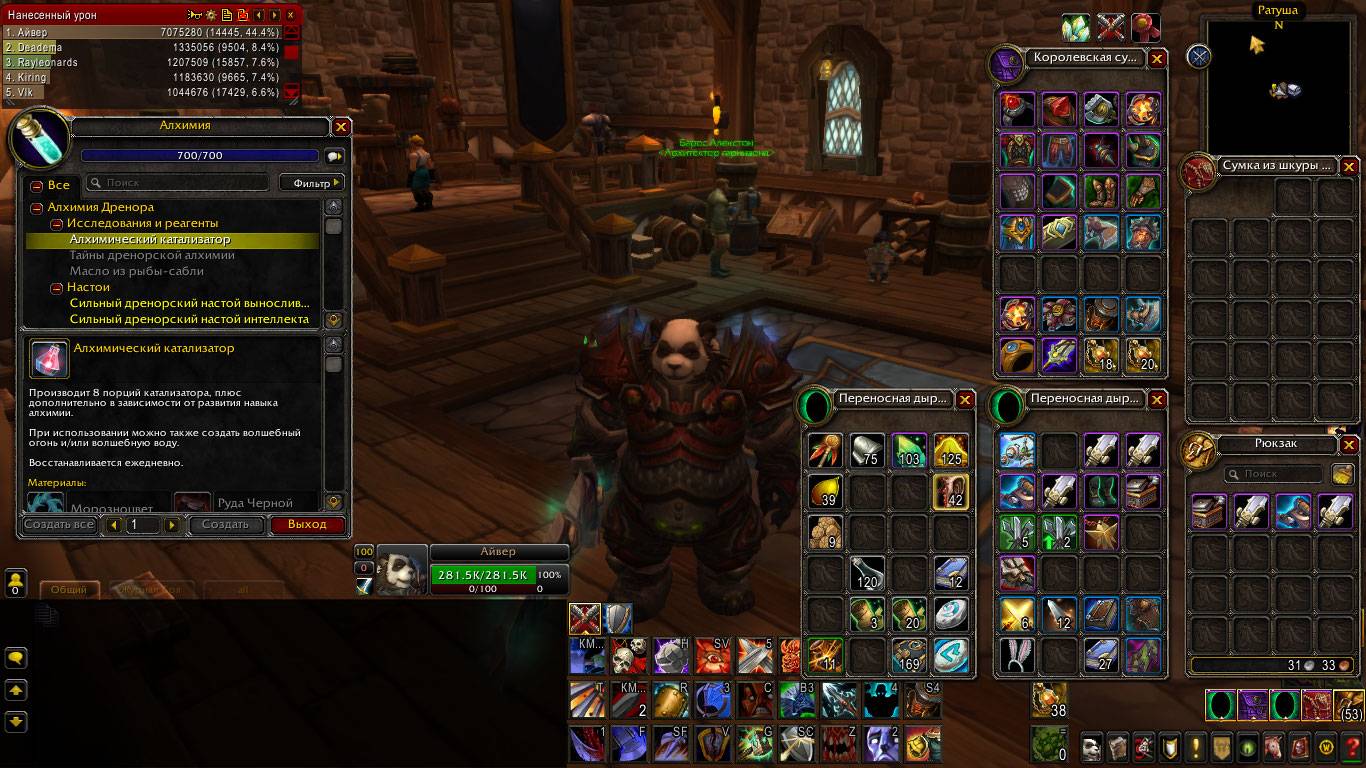1366x768 pixels.
Task: Open the Фильтр dropdown
Action: pos(311,183)
